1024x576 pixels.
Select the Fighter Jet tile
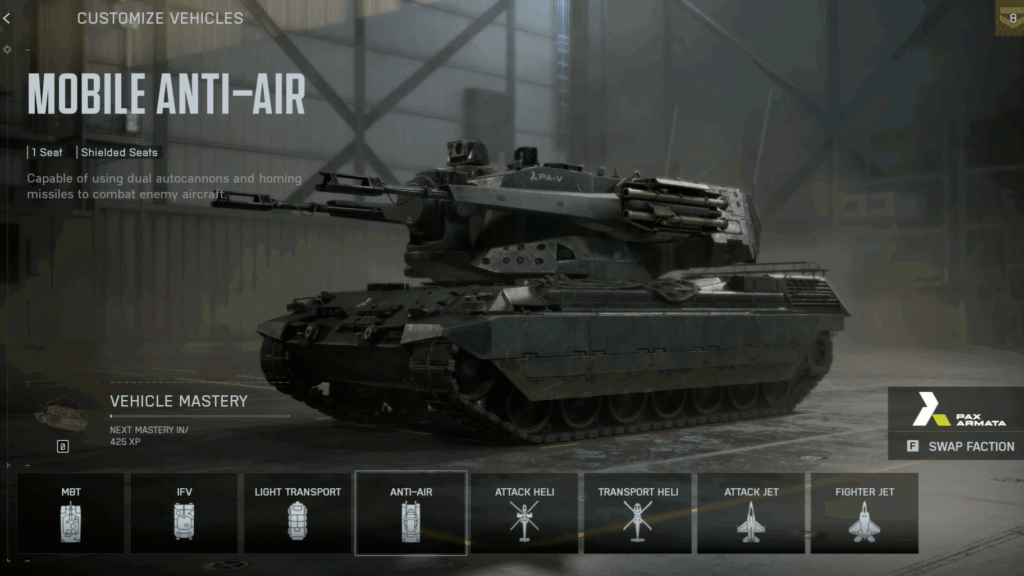pyautogui.click(x=864, y=512)
